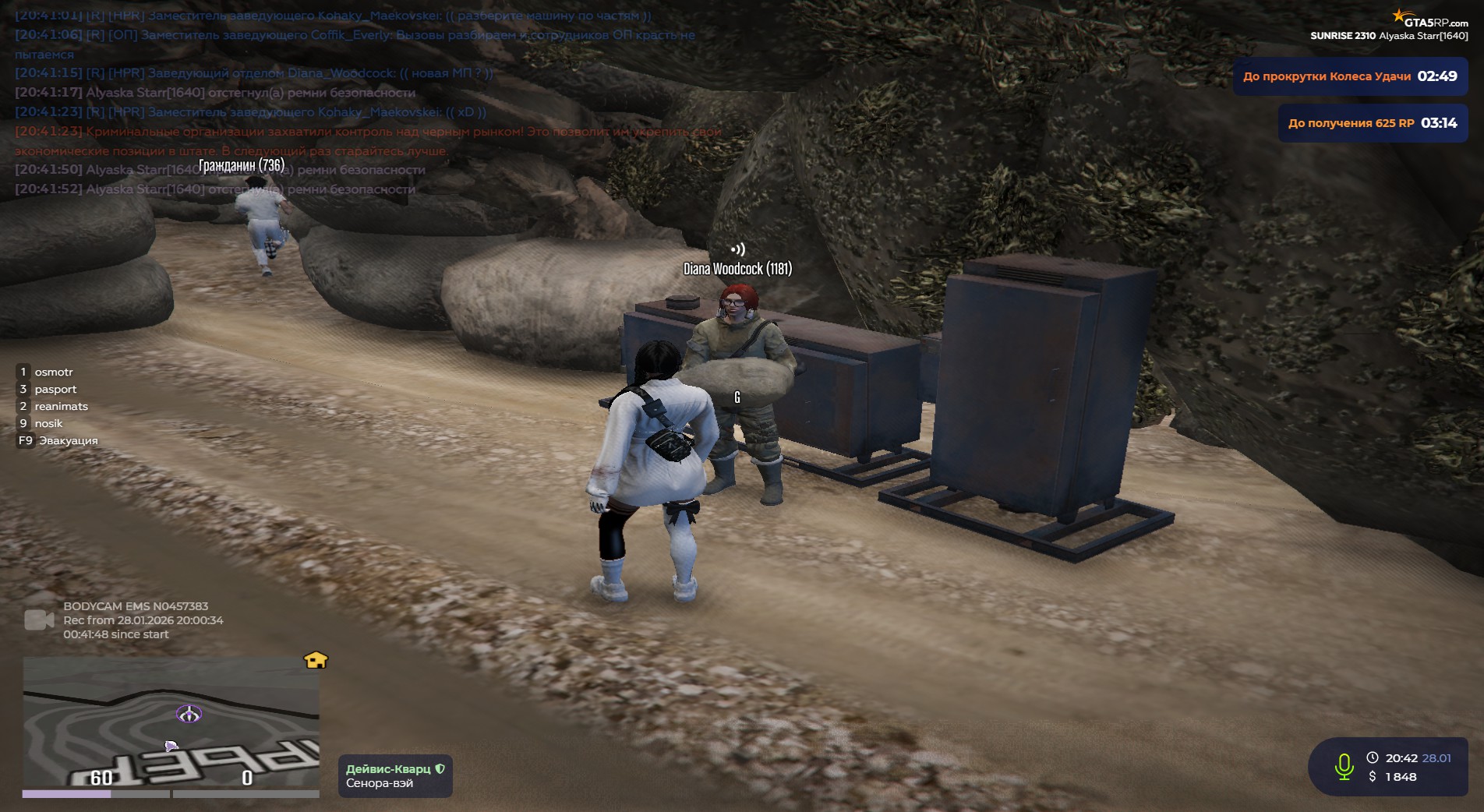Select the Эвакуация quick action entry
The height and width of the screenshot is (812, 1484).
(x=68, y=441)
